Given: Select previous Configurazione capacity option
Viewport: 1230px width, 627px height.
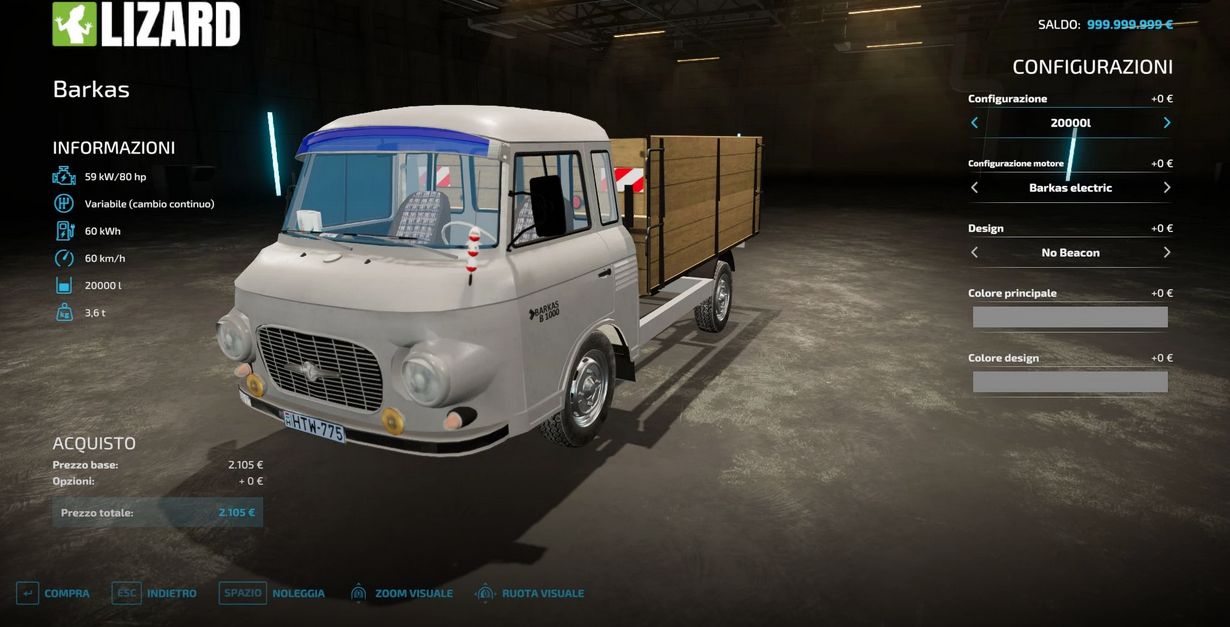Looking at the screenshot, I should (x=975, y=123).
